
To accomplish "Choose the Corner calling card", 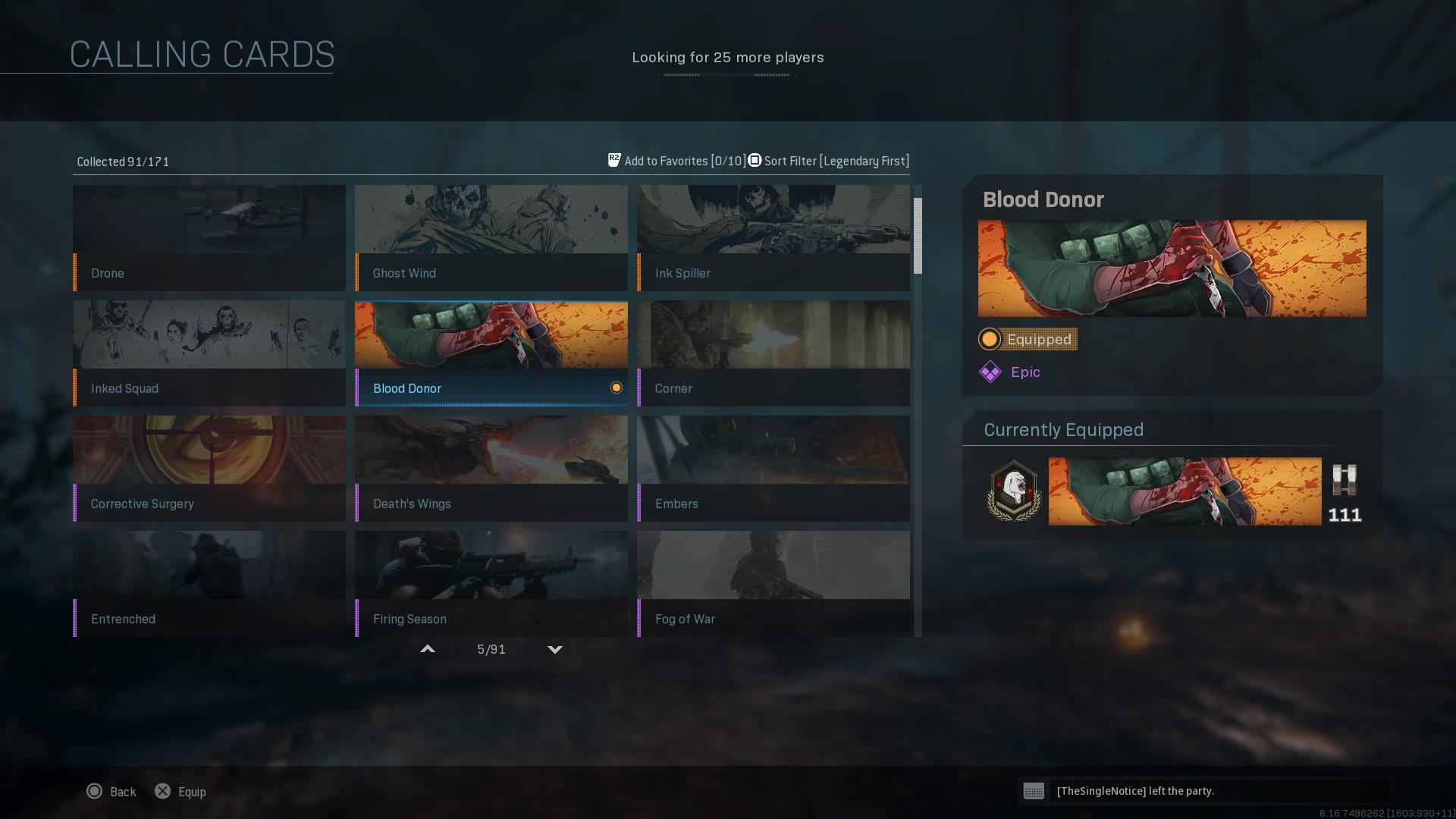I will [773, 353].
